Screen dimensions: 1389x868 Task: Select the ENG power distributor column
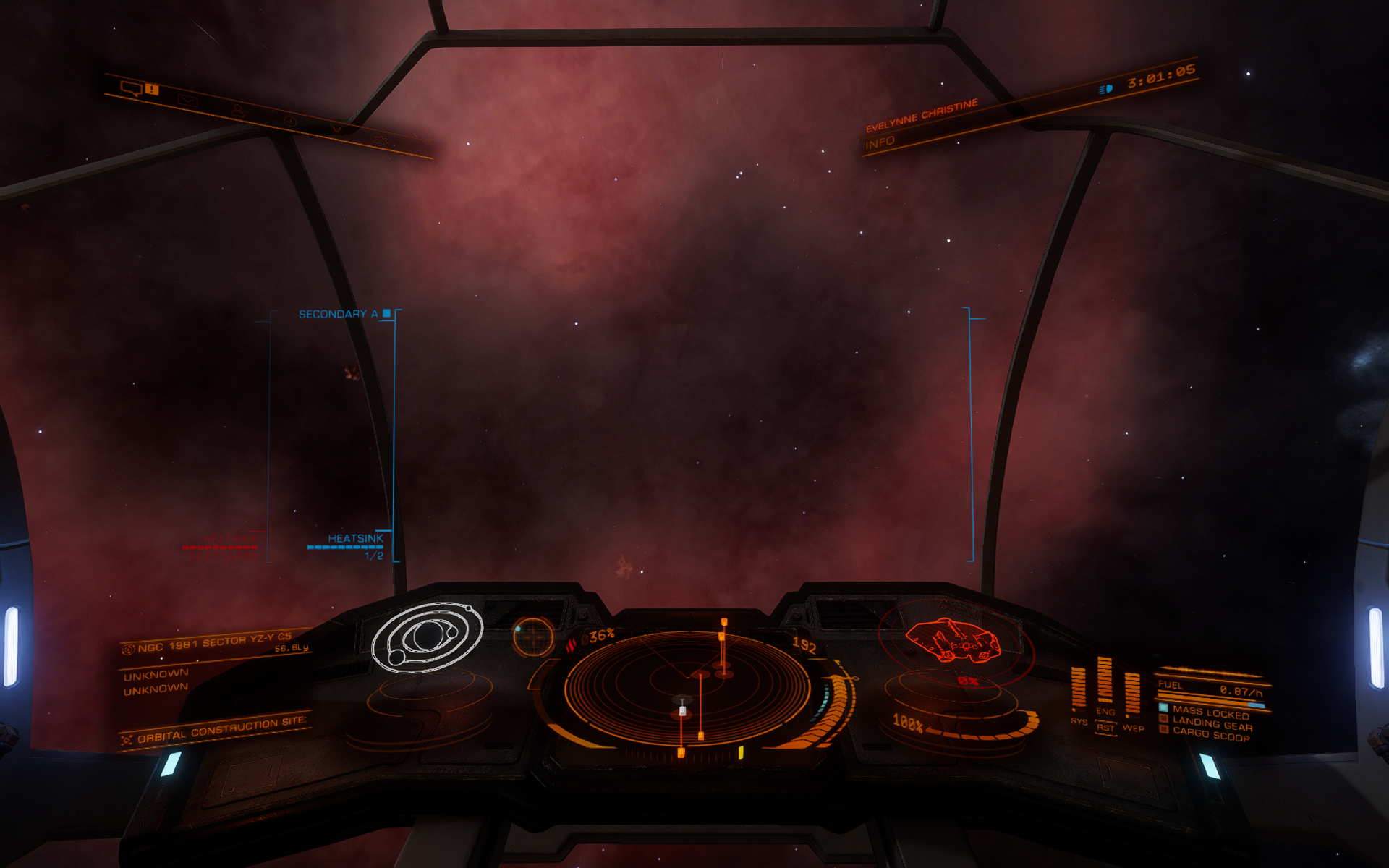1105,681
